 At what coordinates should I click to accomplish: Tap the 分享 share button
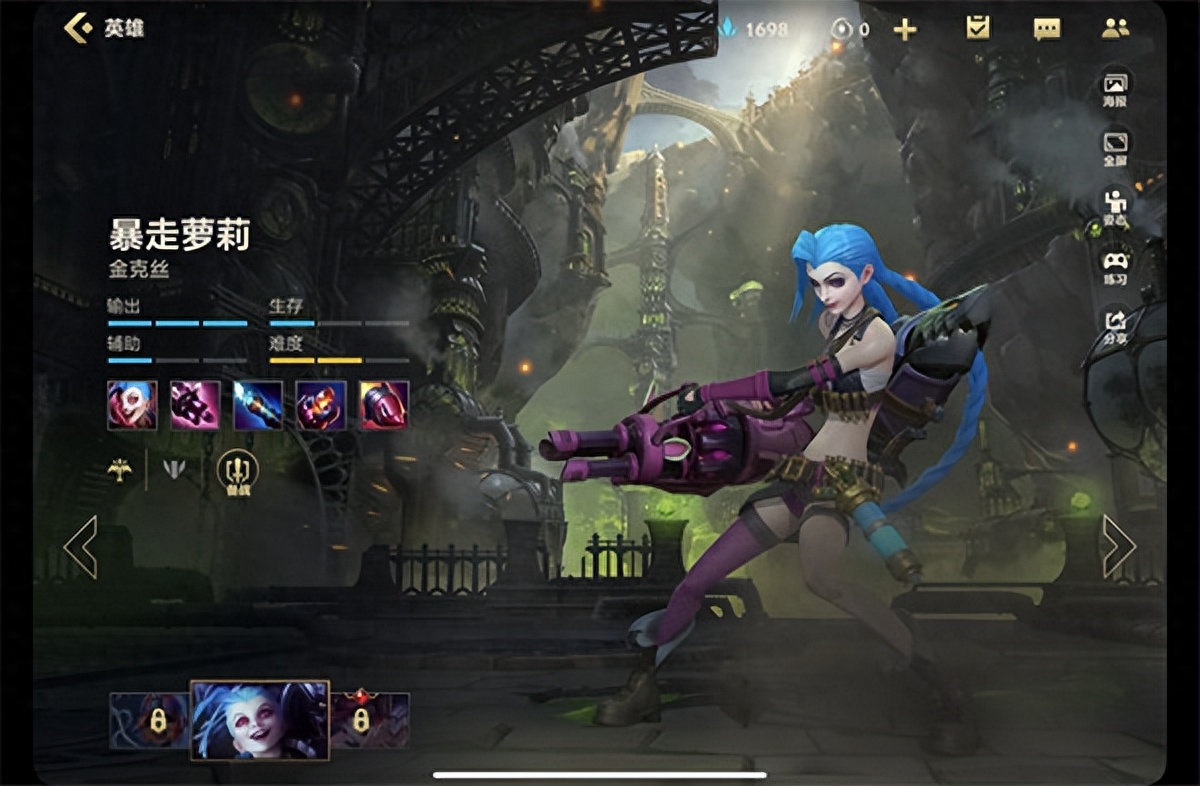[1115, 324]
